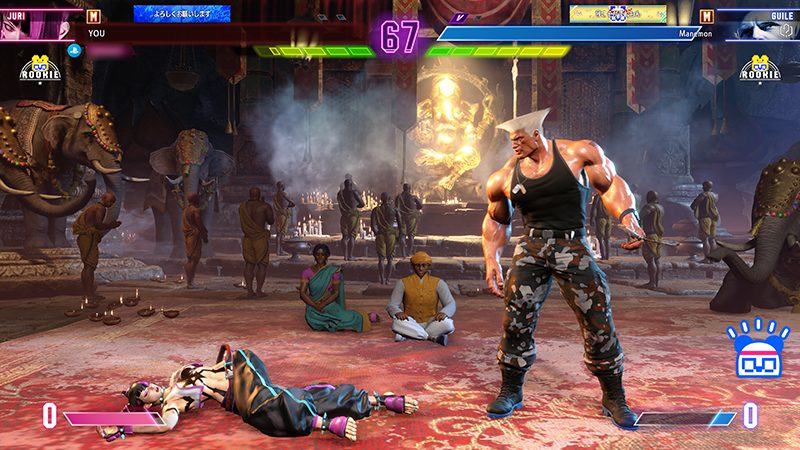Open the white robot face overlay icon
The height and width of the screenshot is (450, 800).
[757, 351]
